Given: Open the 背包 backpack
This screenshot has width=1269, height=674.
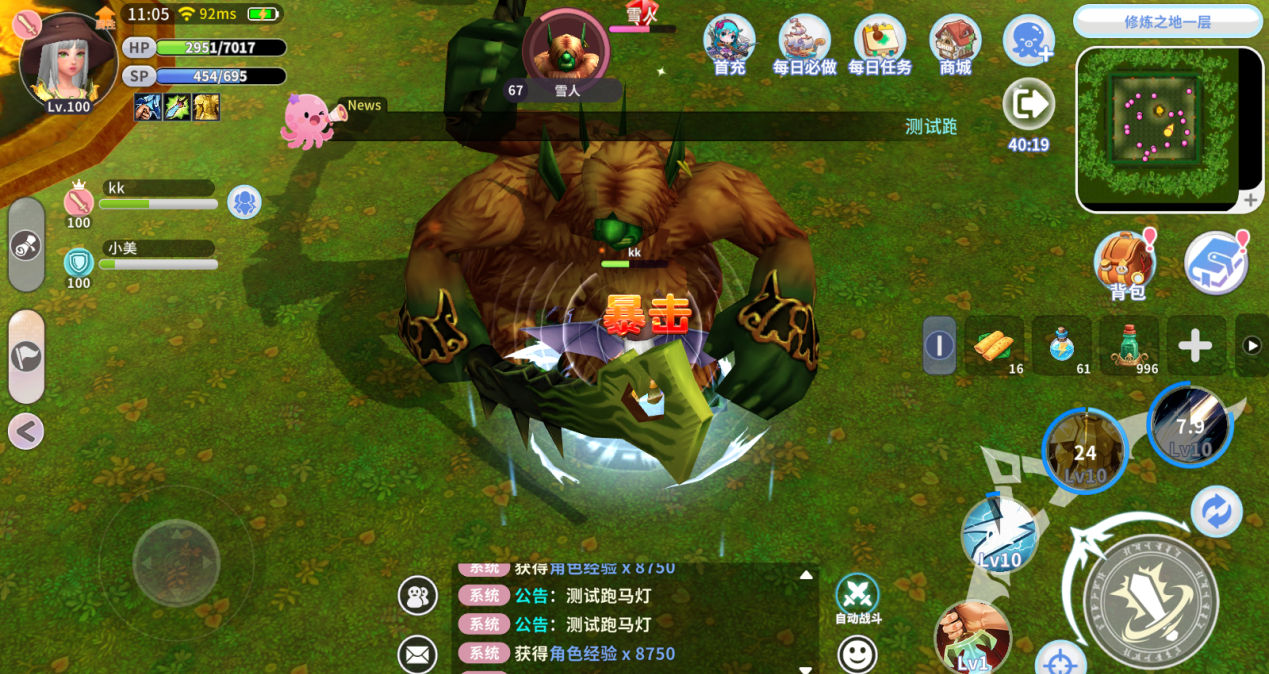Looking at the screenshot, I should (x=1125, y=264).
